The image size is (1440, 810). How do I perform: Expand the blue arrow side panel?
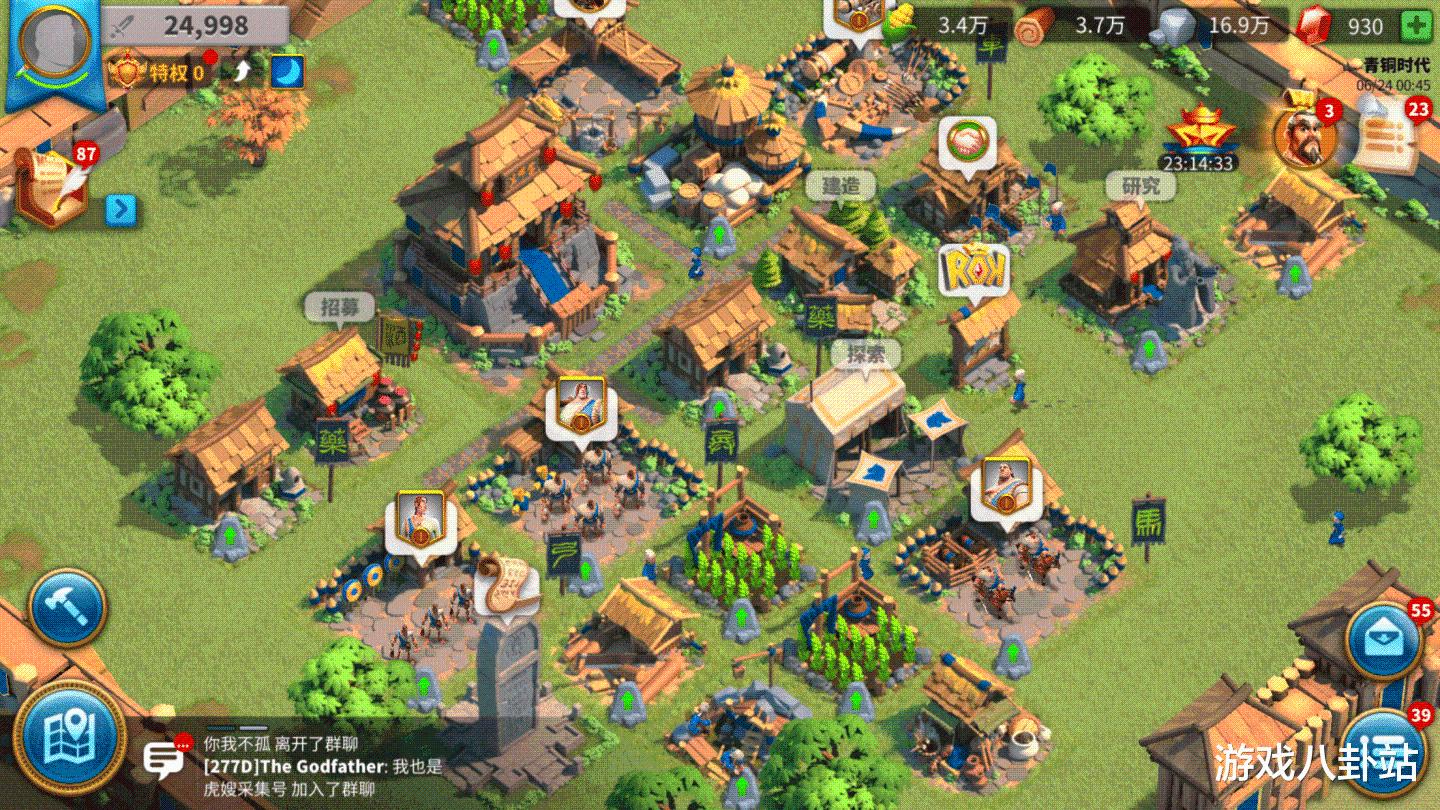[121, 209]
